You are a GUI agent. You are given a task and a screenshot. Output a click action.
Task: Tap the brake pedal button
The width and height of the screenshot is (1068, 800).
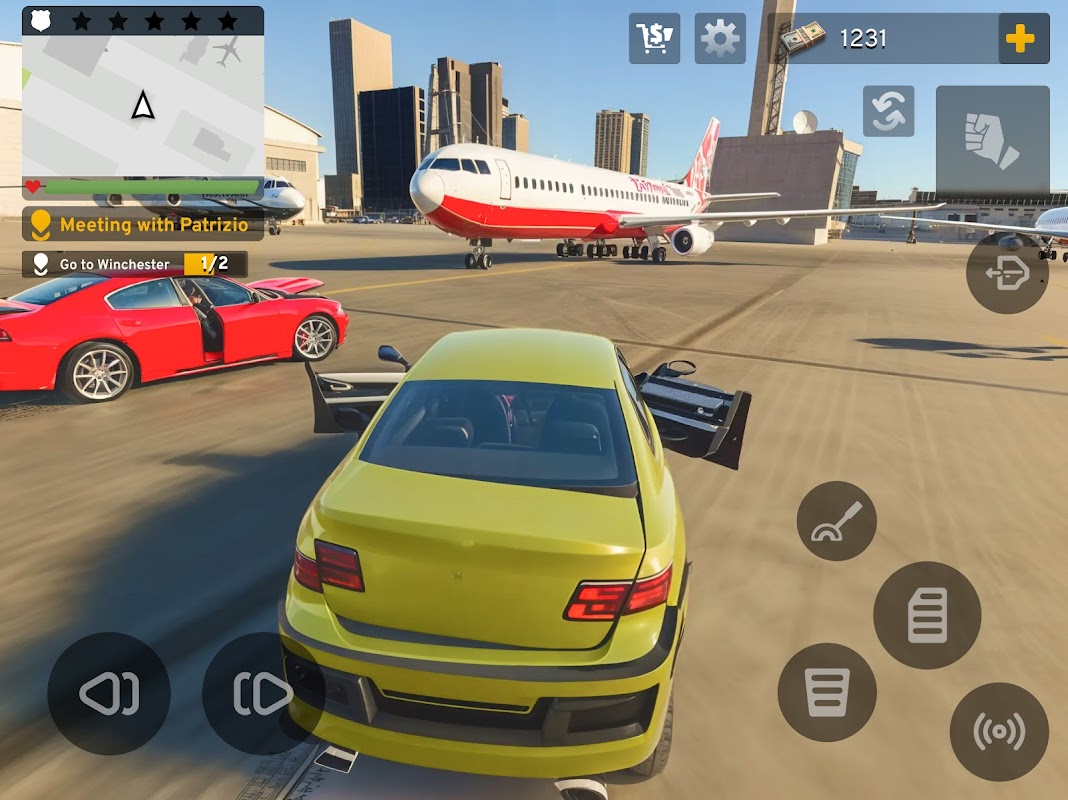click(827, 692)
